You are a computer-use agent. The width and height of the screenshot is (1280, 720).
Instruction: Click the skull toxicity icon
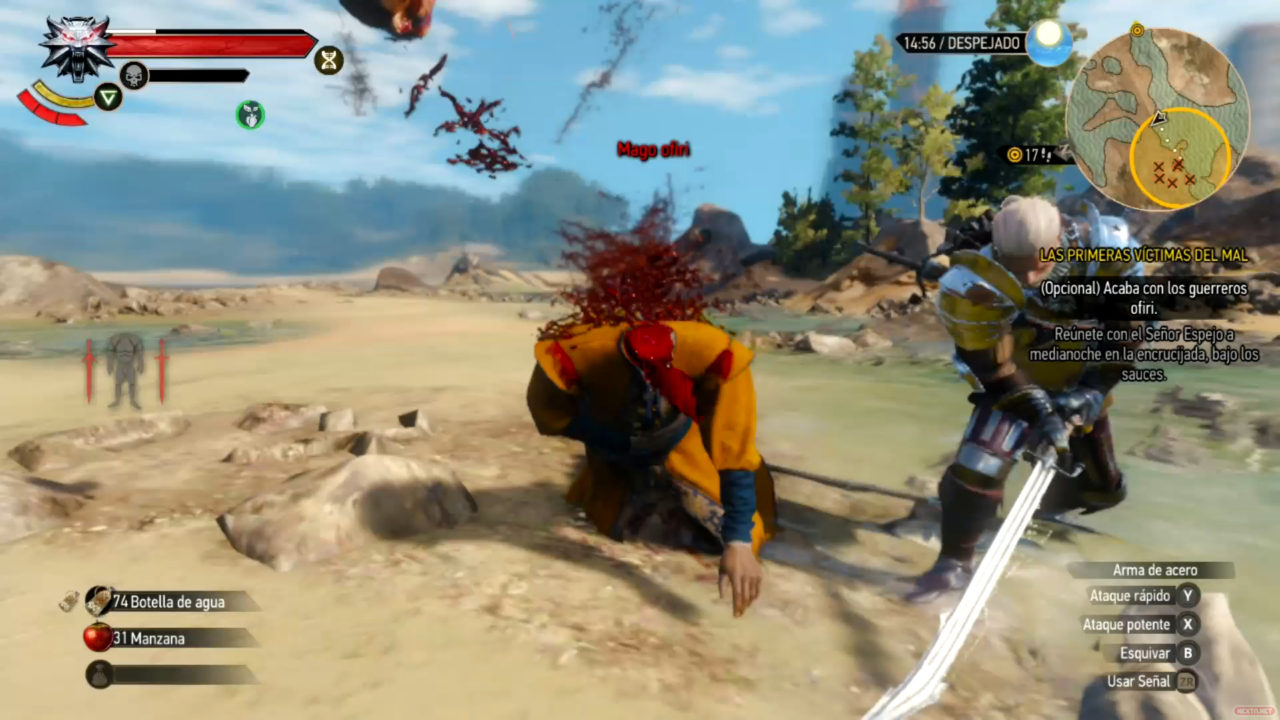[x=134, y=75]
